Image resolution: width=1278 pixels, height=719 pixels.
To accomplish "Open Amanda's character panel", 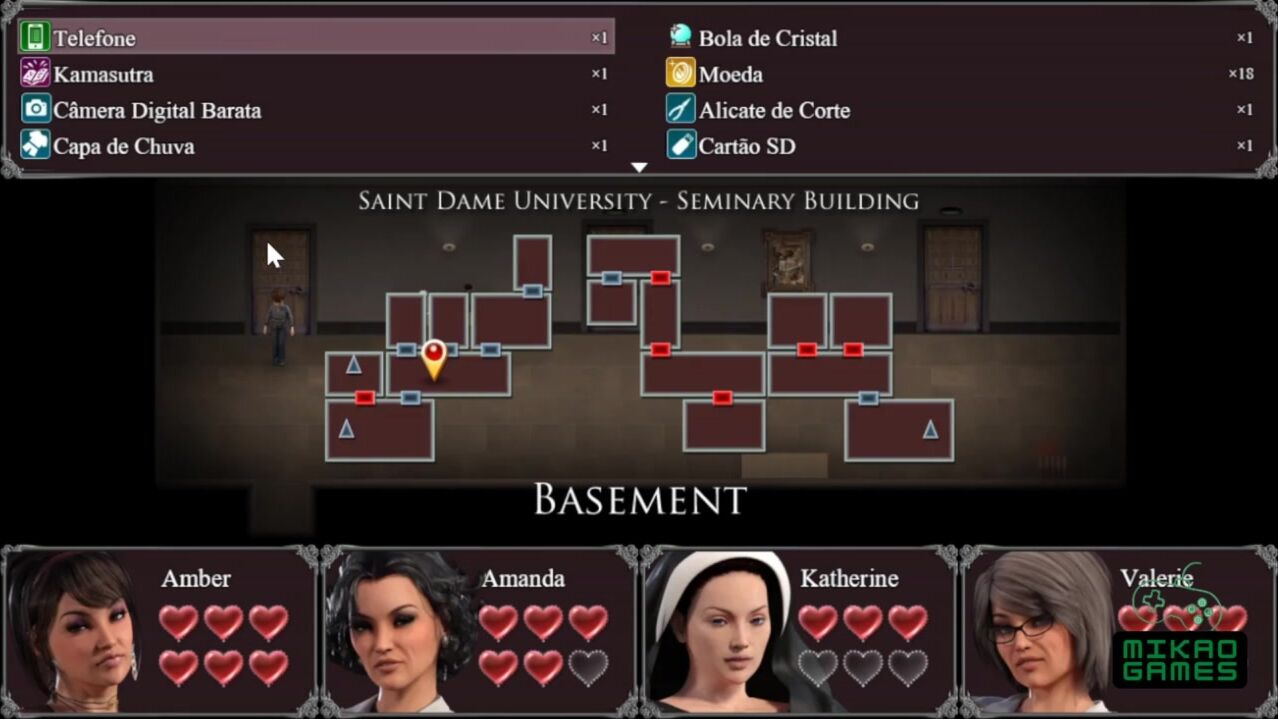I will [x=480, y=630].
